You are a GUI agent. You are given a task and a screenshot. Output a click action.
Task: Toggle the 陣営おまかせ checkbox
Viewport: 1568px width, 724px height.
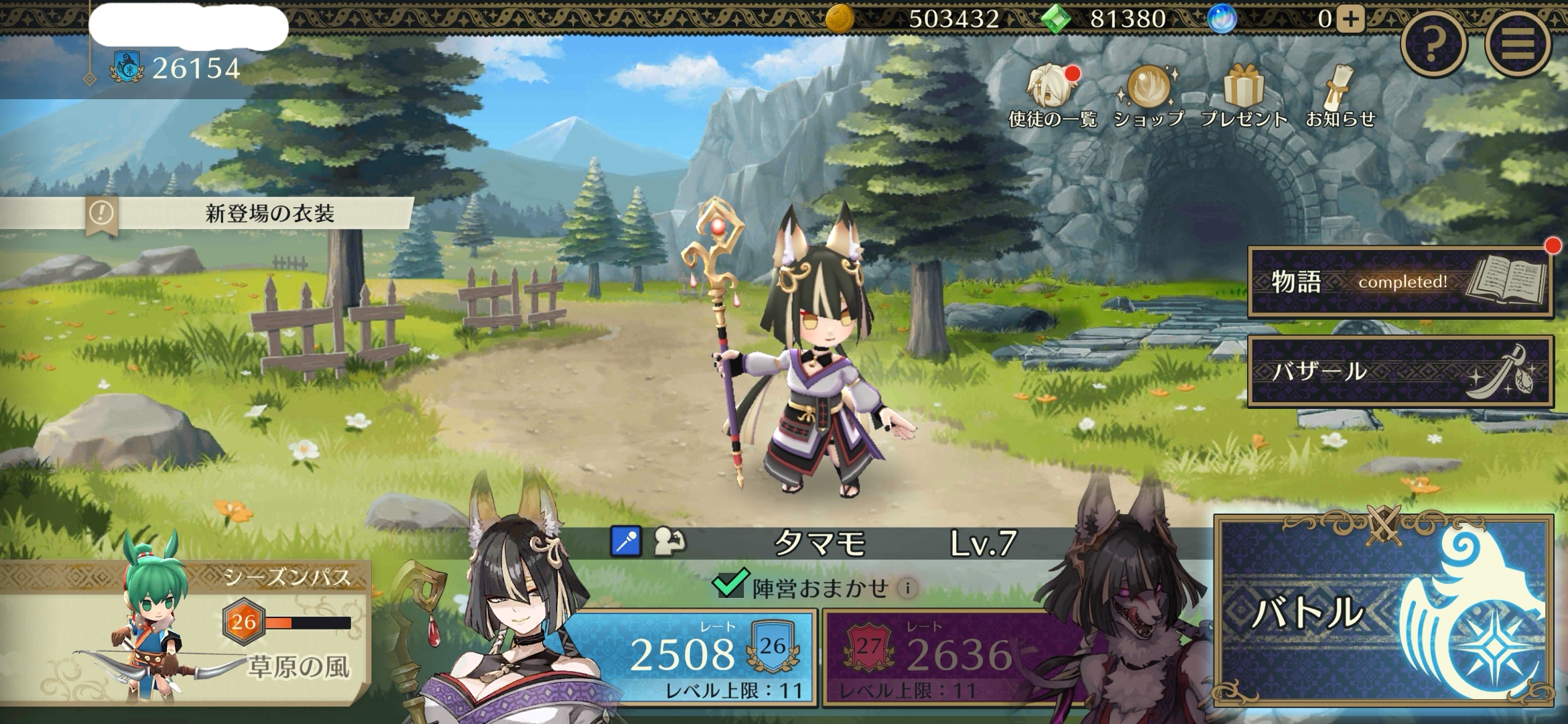pyautogui.click(x=729, y=585)
